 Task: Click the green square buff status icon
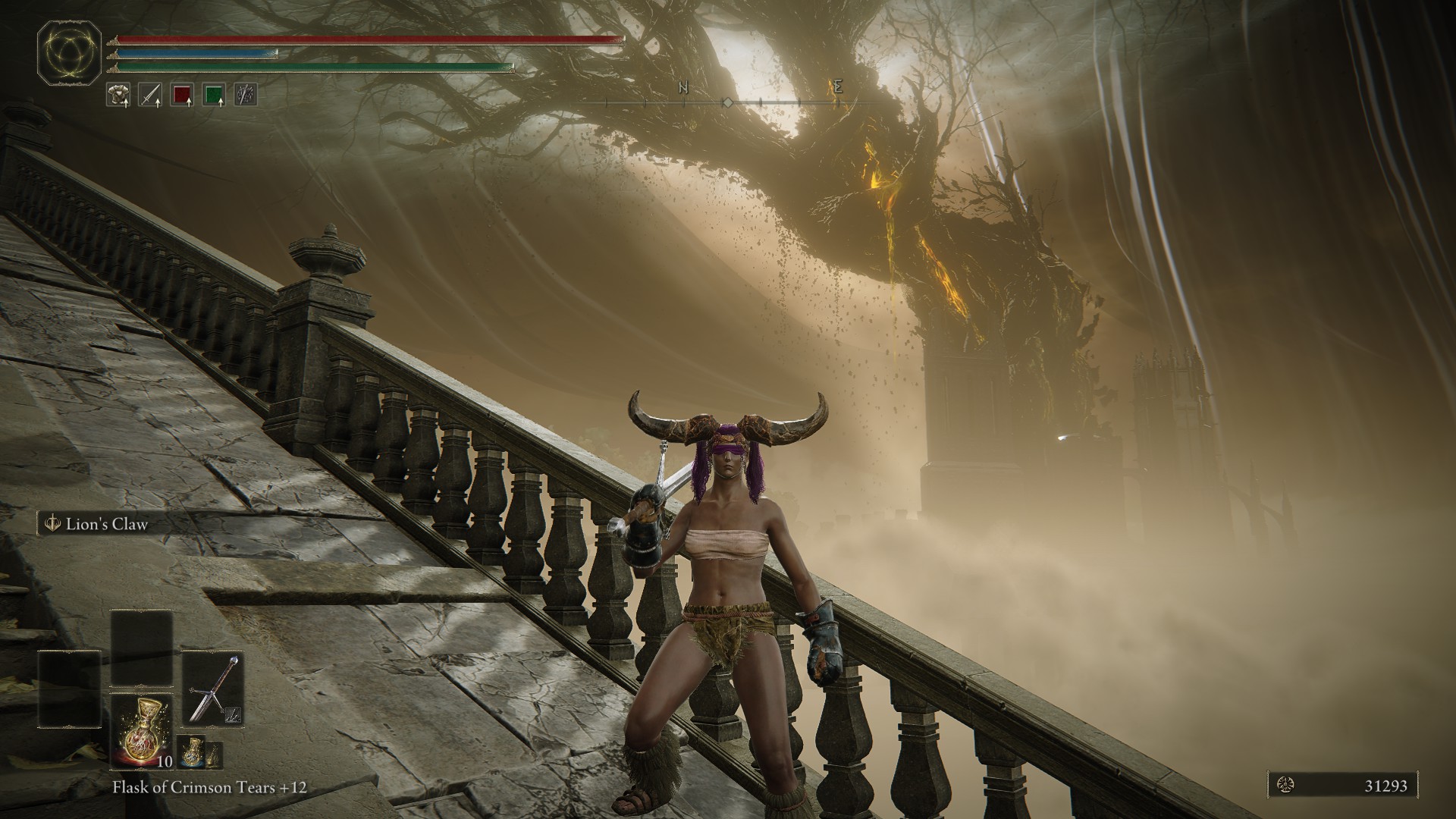(x=215, y=94)
